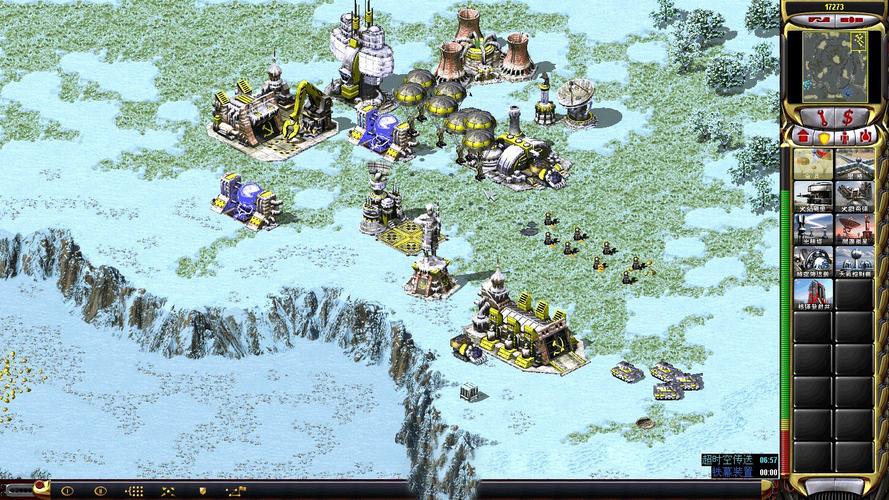
Task: Switch to the house-icon structures tab
Action: click(x=801, y=135)
